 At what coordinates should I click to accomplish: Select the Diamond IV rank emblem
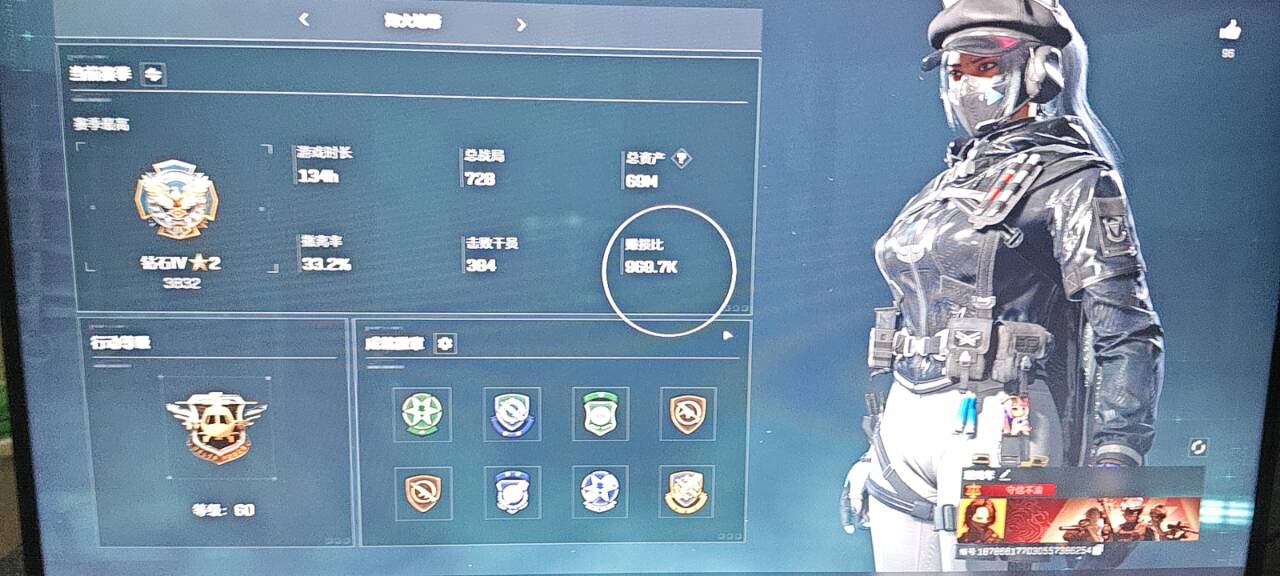click(176, 200)
